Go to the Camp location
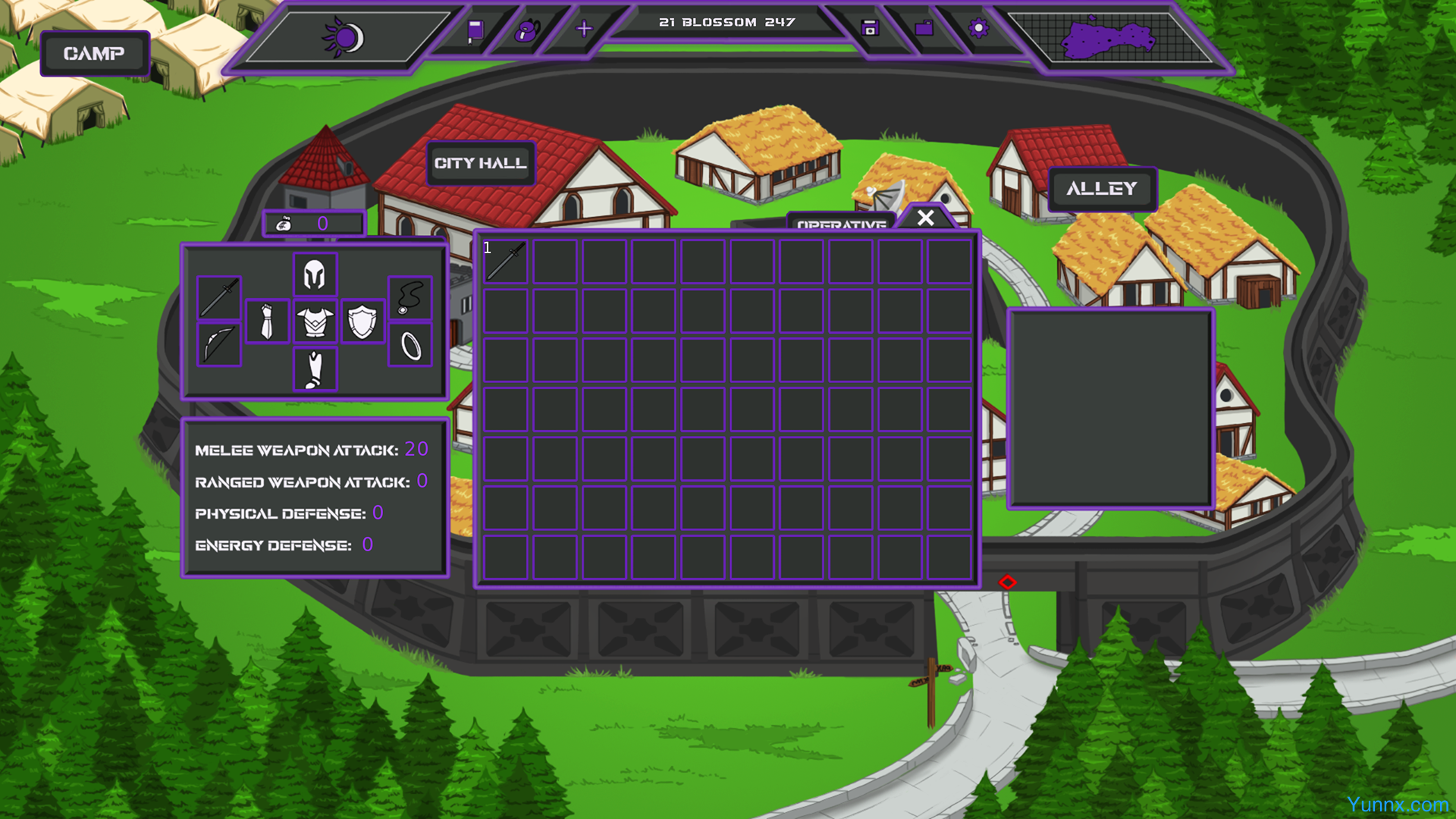 point(94,53)
